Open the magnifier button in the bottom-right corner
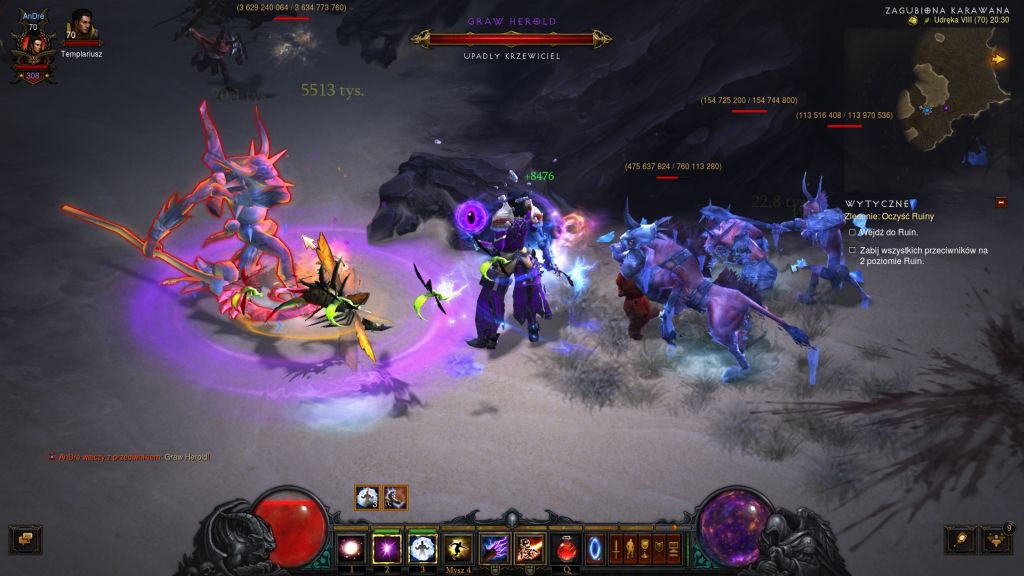The width and height of the screenshot is (1024, 576). [960, 540]
